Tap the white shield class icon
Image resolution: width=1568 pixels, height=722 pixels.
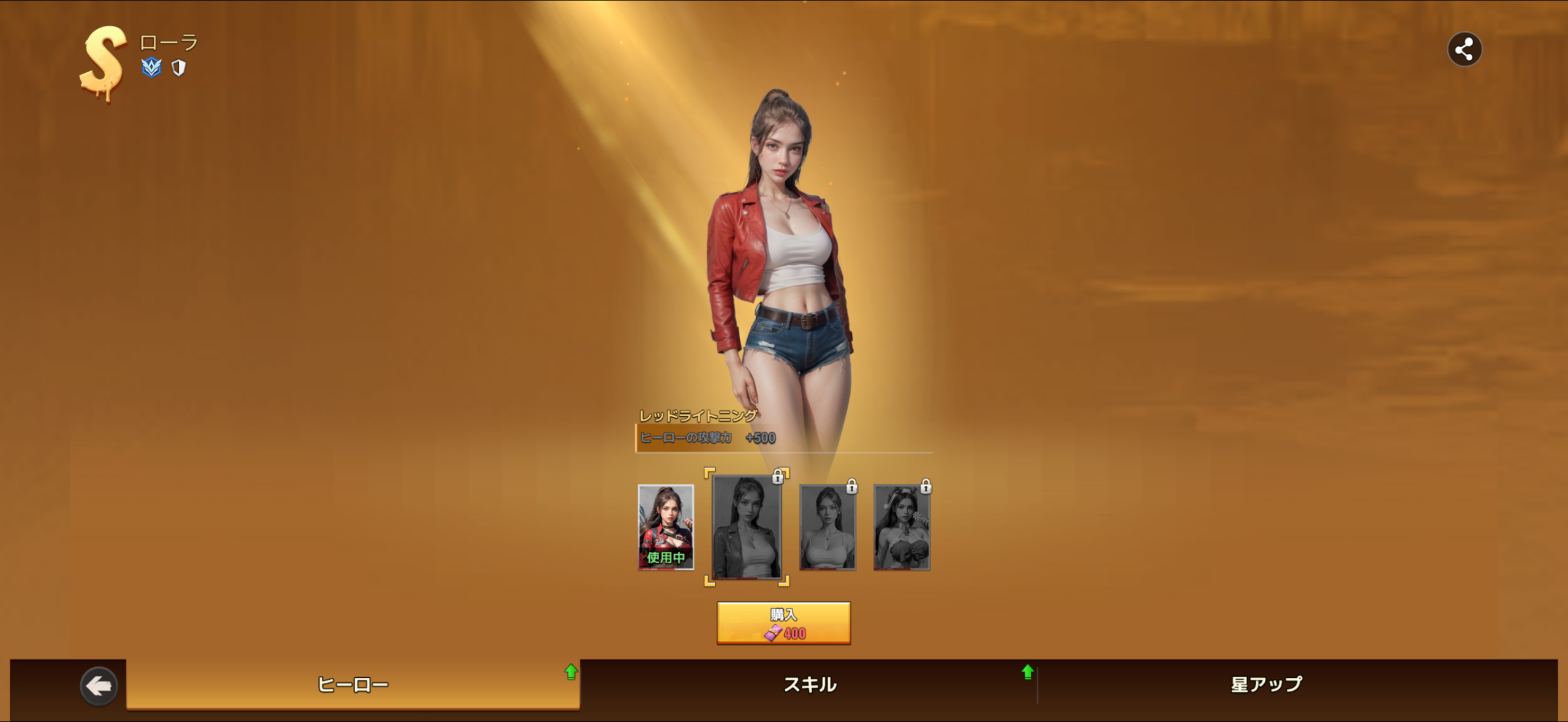178,68
